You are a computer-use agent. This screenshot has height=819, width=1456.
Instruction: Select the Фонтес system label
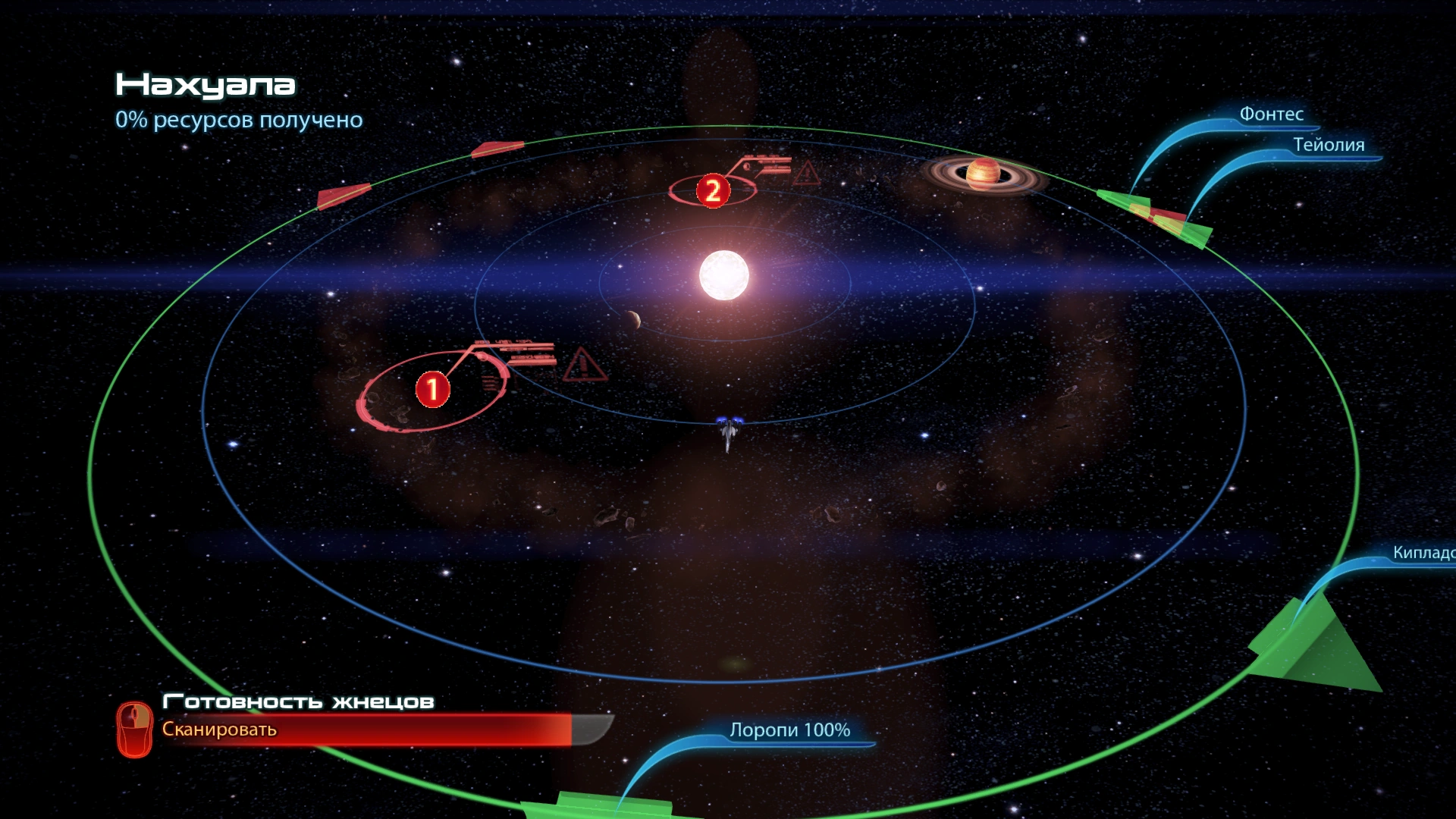(x=1271, y=115)
